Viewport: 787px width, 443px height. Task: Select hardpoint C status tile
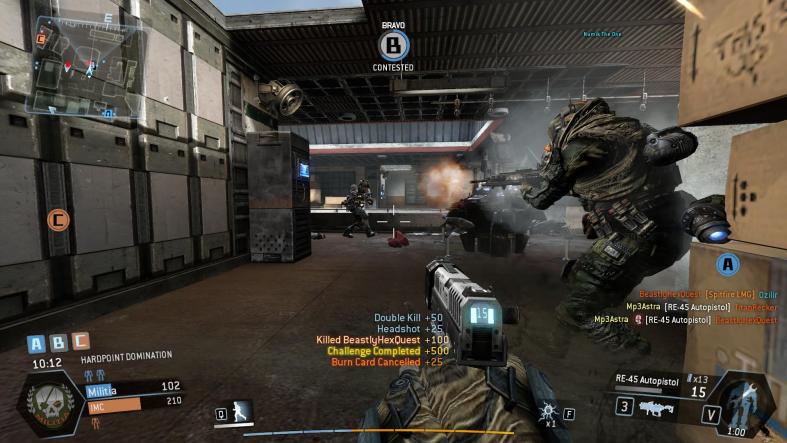click(x=80, y=342)
